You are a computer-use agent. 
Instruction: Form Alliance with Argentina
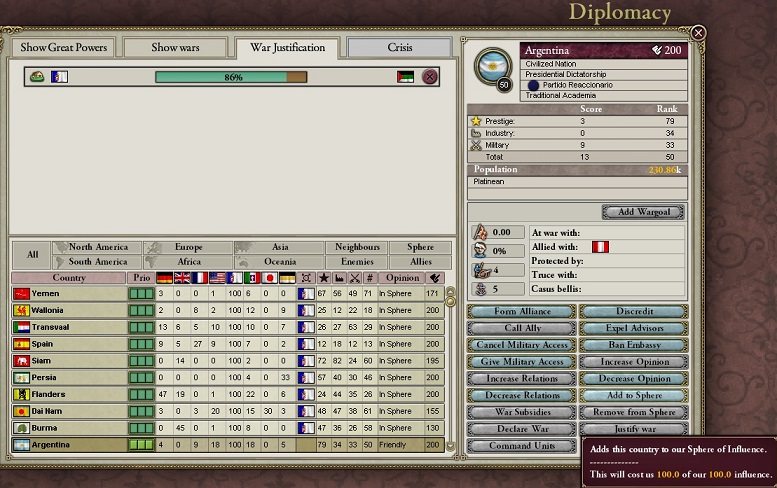[522, 312]
